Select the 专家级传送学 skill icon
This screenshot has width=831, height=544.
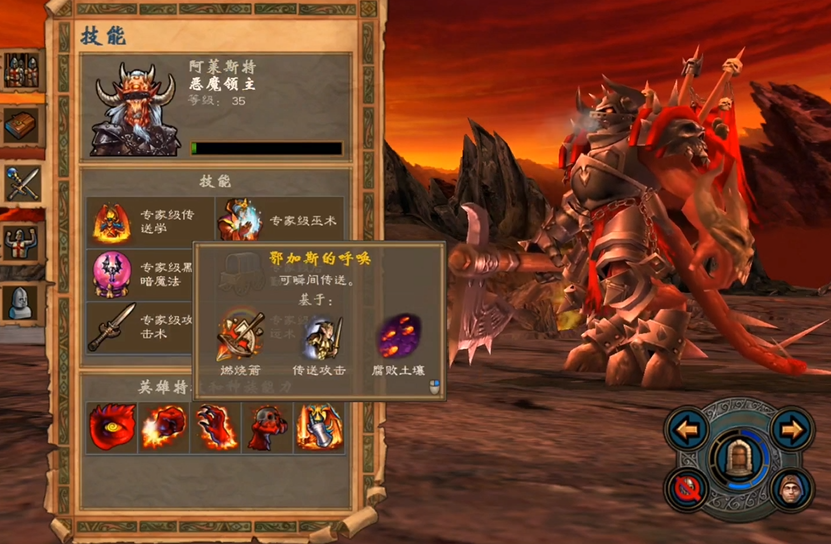[112, 221]
